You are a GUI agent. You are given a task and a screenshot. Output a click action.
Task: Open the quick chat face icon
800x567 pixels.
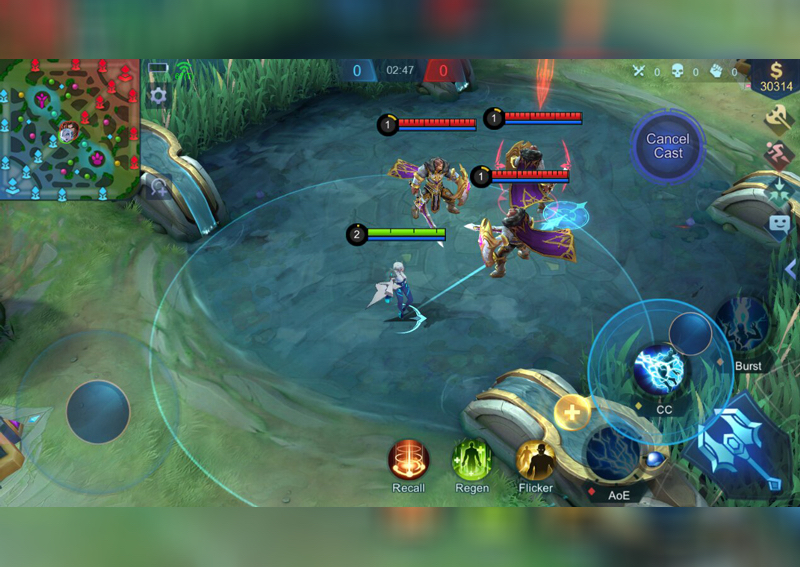tap(780, 225)
